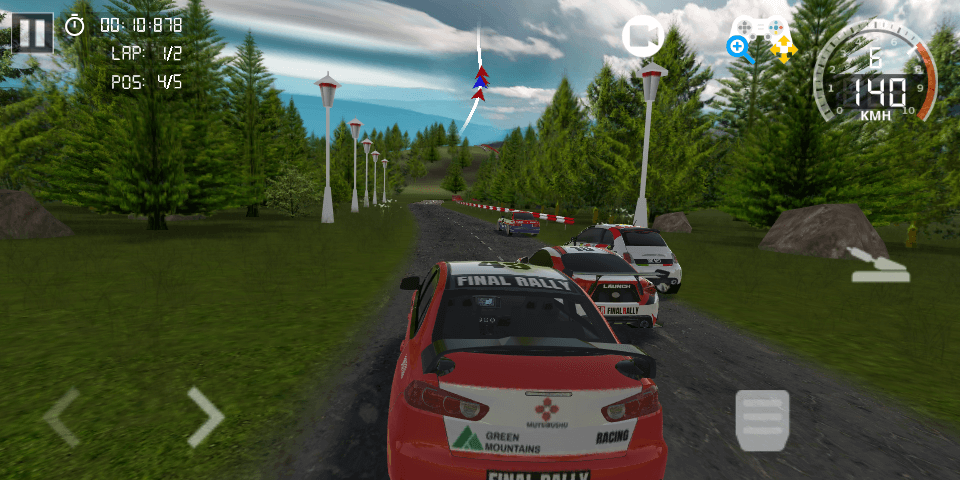960x480 pixels.
Task: Tap the brake pedal
Action: point(762,420)
